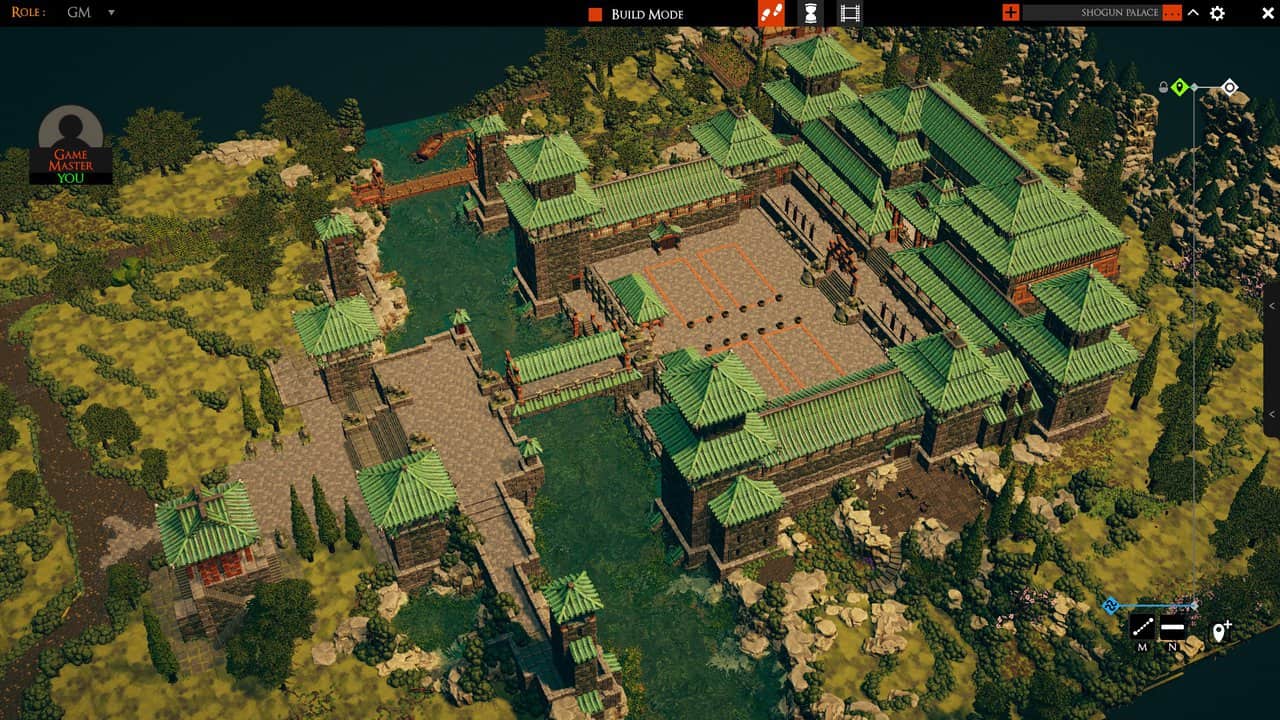Open the settings gear
1280x720 pixels.
pyautogui.click(x=1216, y=13)
